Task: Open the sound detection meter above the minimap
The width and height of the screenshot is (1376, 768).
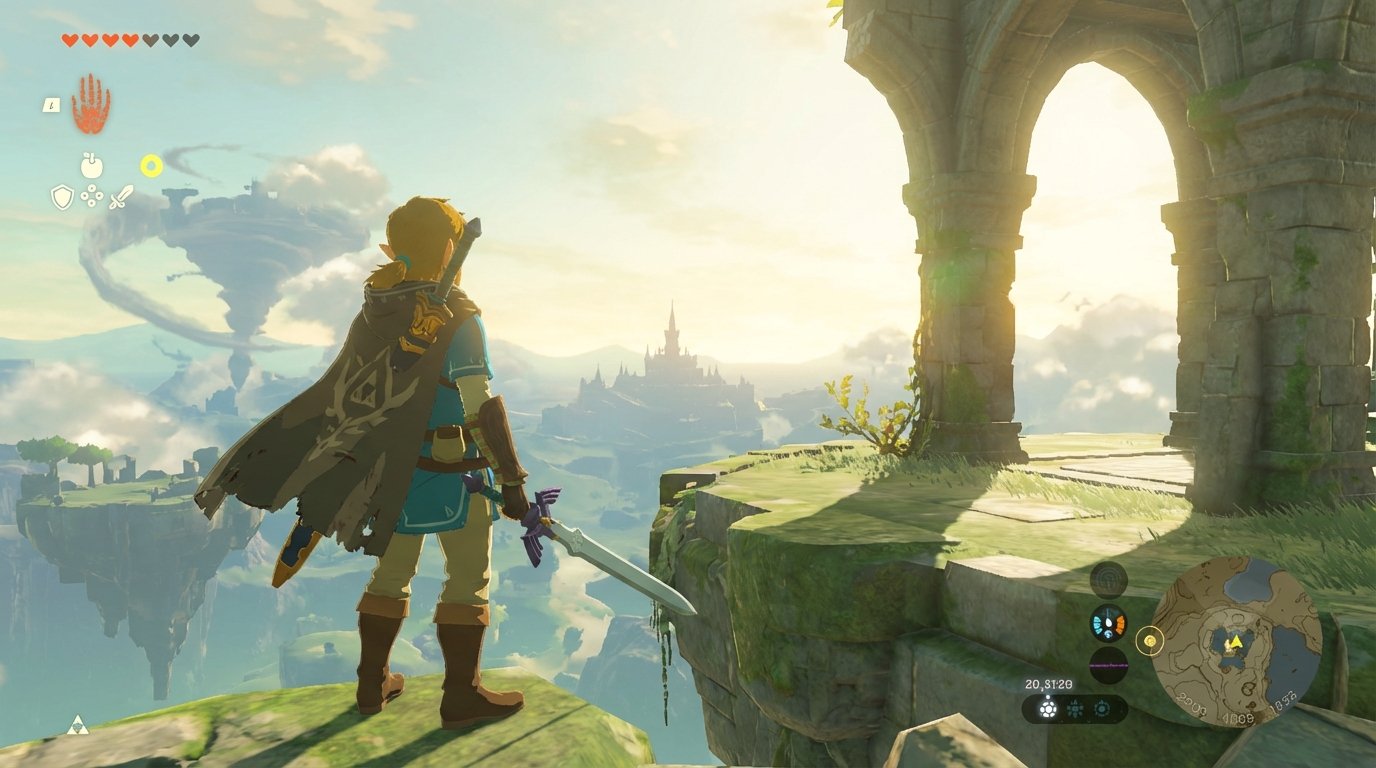Action: [x=1108, y=578]
